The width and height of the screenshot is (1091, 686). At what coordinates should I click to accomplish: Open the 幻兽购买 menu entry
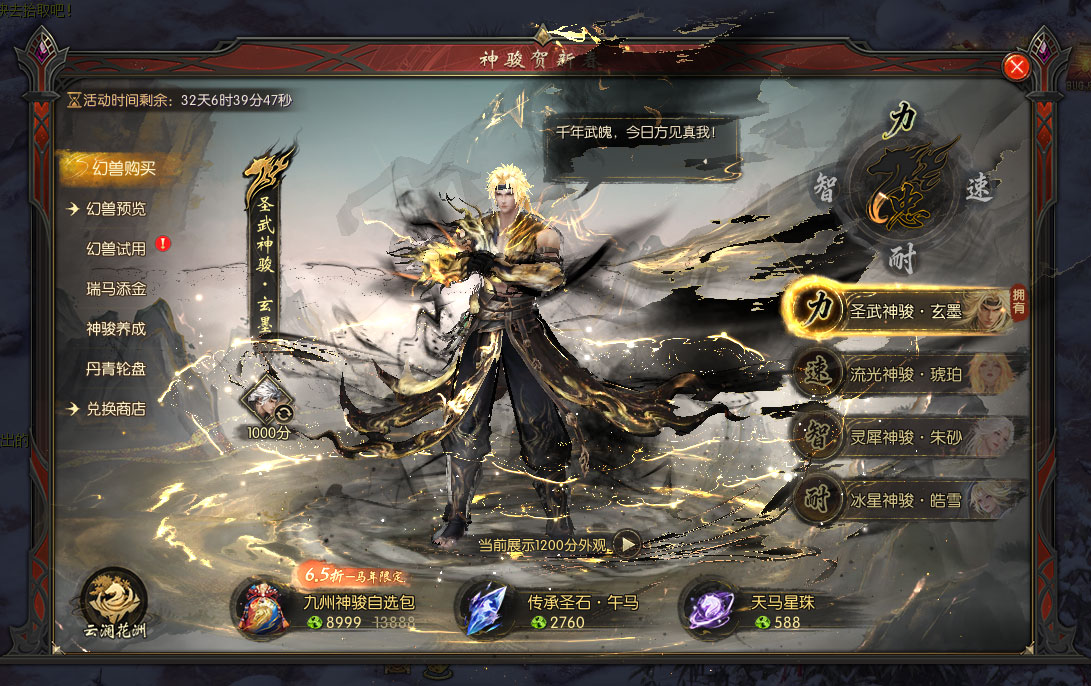click(119, 168)
